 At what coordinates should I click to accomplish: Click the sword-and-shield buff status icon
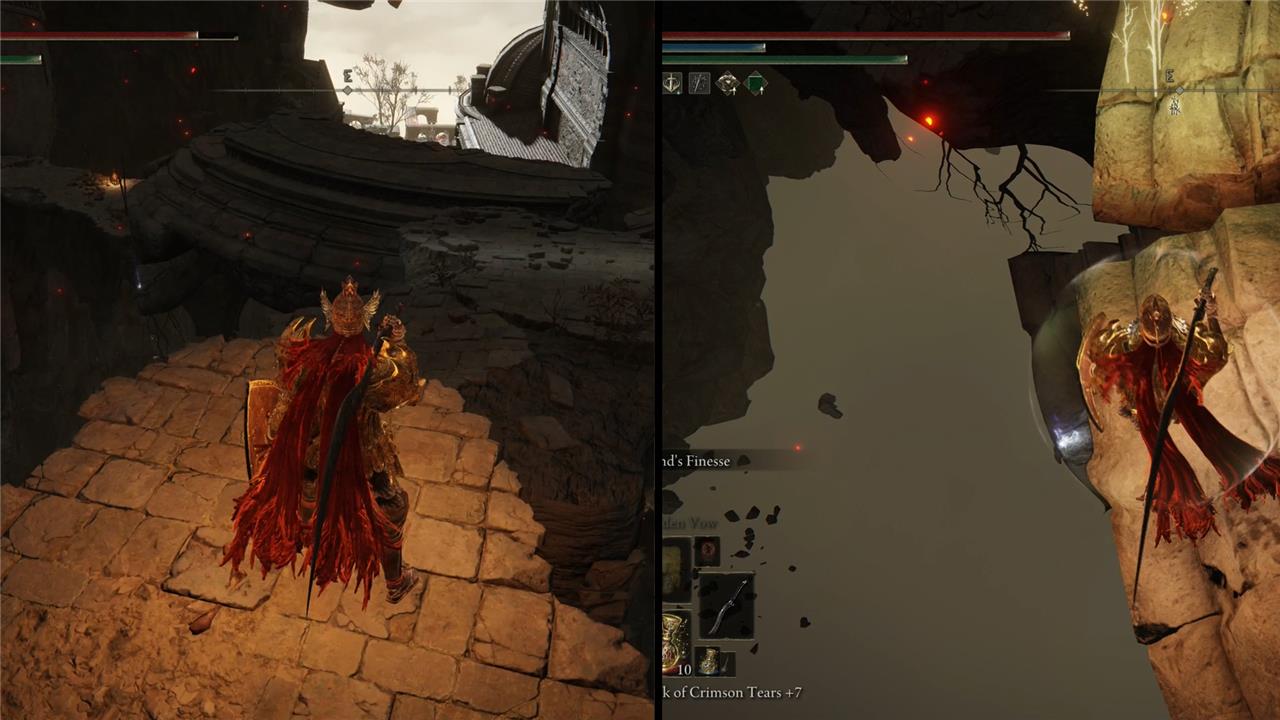671,84
